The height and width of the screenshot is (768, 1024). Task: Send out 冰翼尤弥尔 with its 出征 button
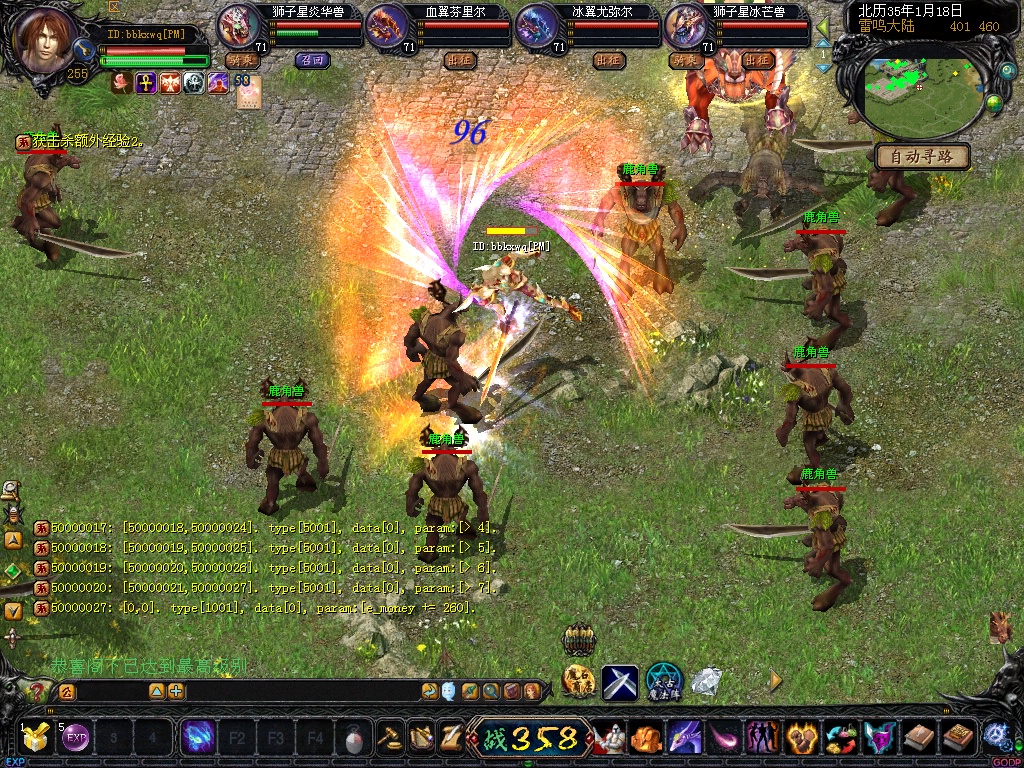tap(608, 60)
